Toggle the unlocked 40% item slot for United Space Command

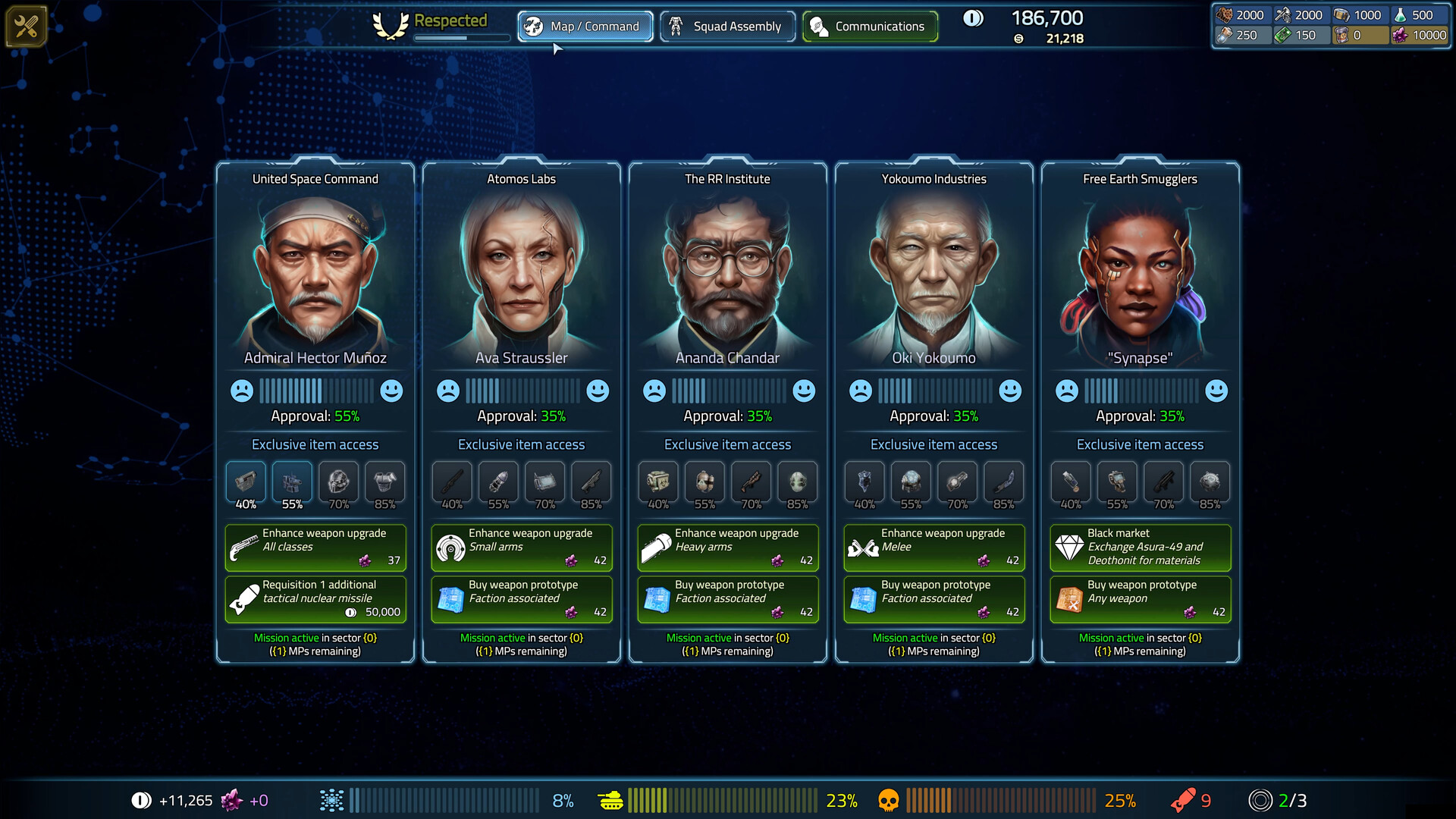pos(245,482)
